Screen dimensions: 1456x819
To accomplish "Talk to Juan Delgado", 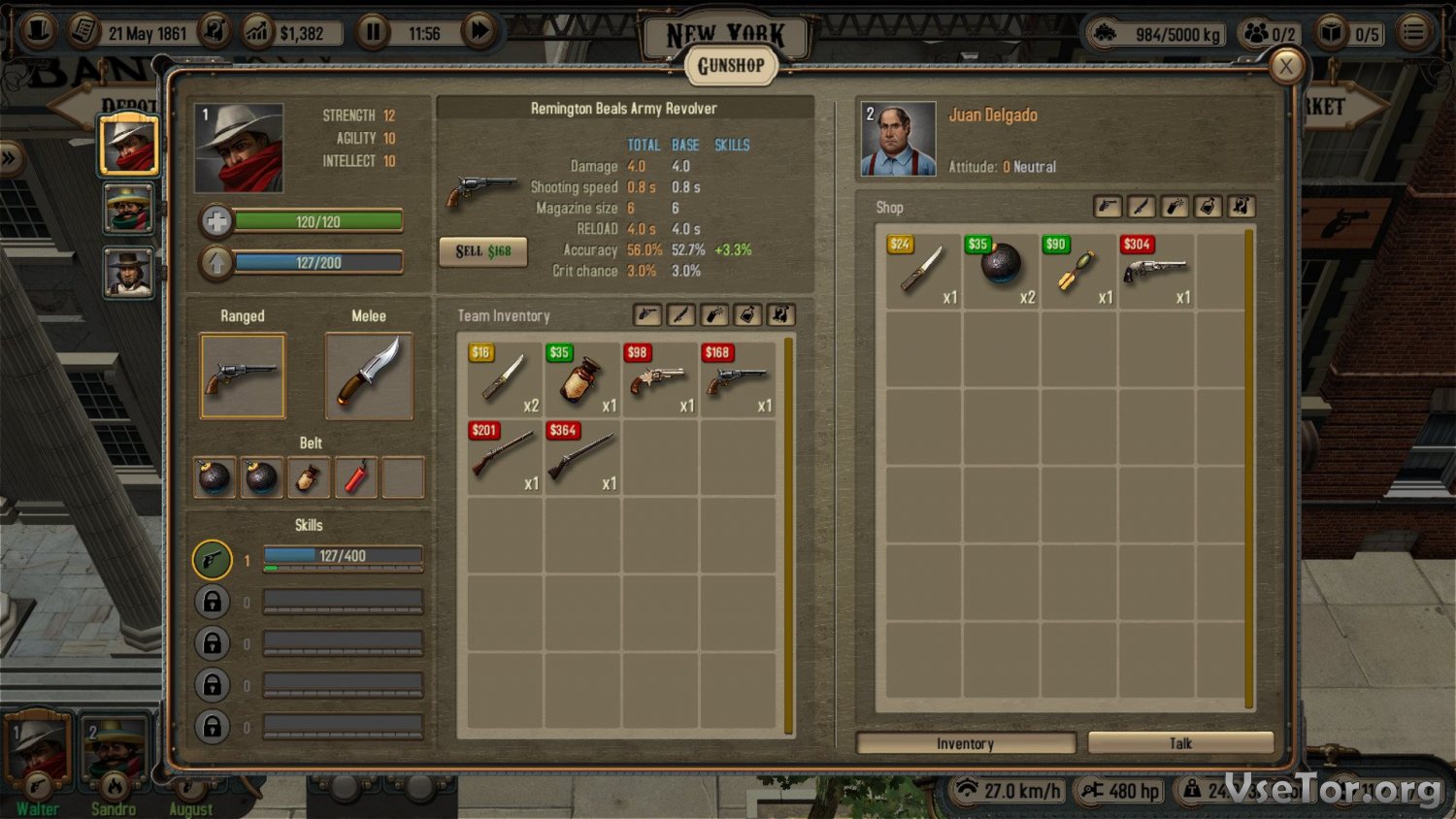I will click(1180, 743).
